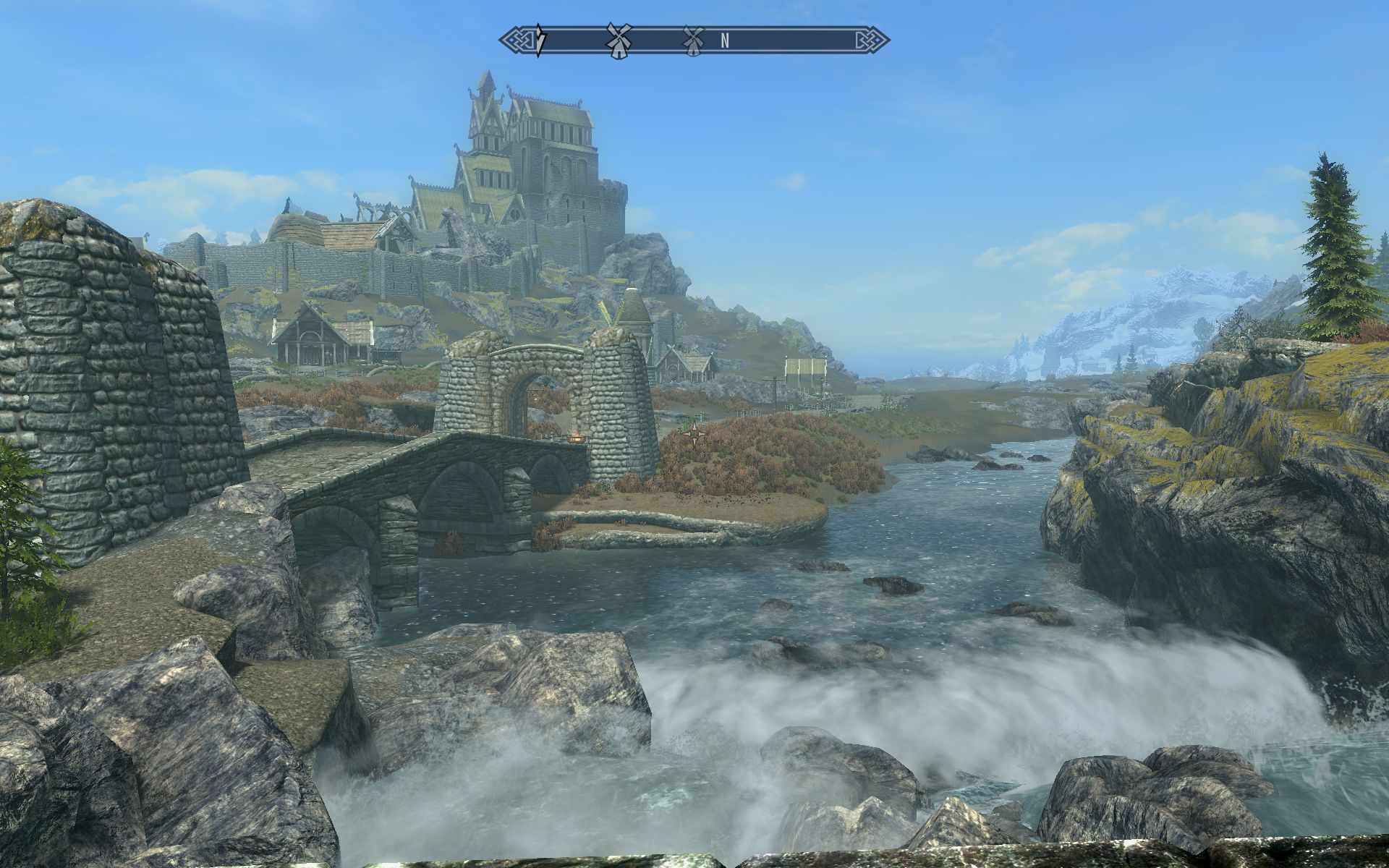Select the right windmill marker on the compass
This screenshot has width=1389, height=868.
pyautogui.click(x=693, y=40)
